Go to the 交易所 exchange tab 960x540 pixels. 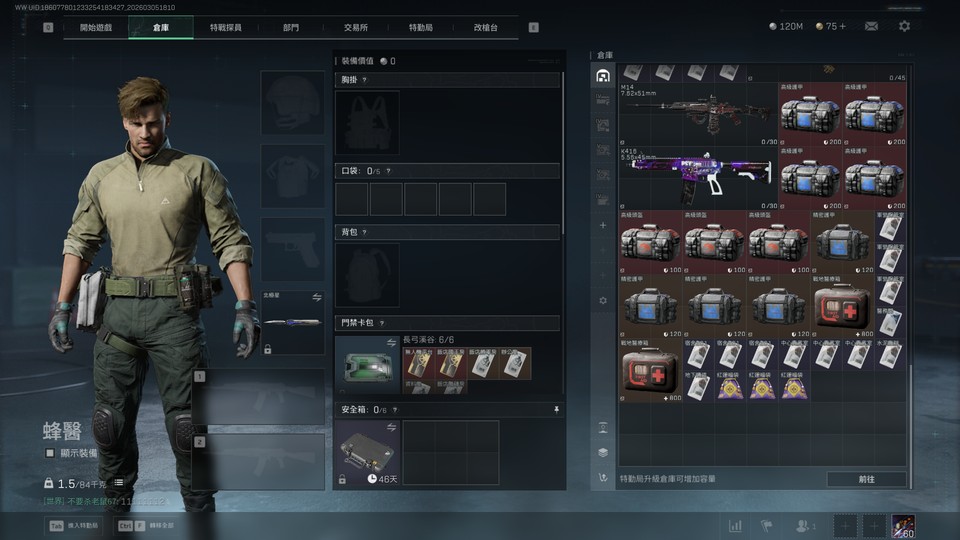pos(355,27)
